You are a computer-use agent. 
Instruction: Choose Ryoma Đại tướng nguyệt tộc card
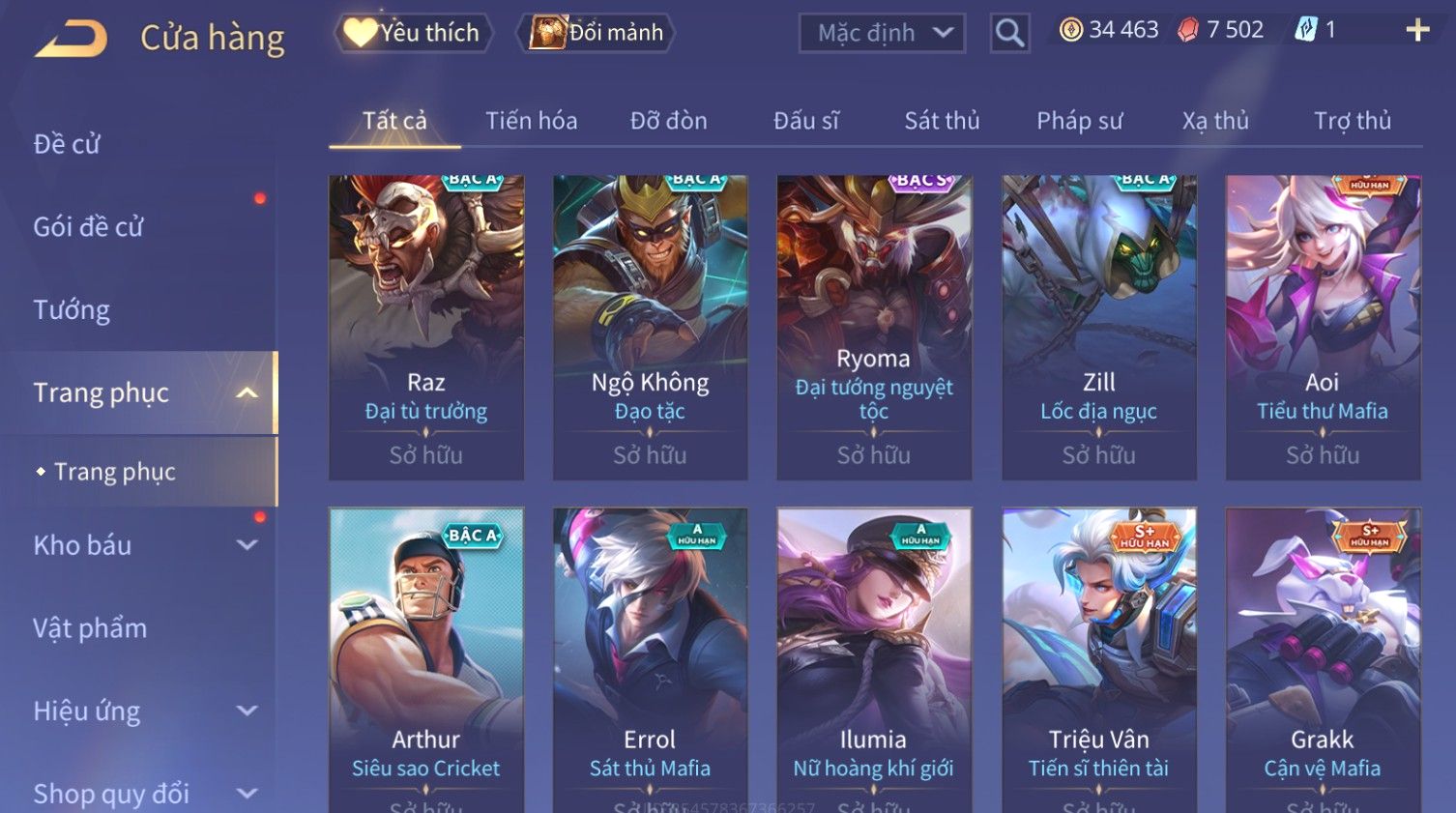pyautogui.click(x=874, y=327)
